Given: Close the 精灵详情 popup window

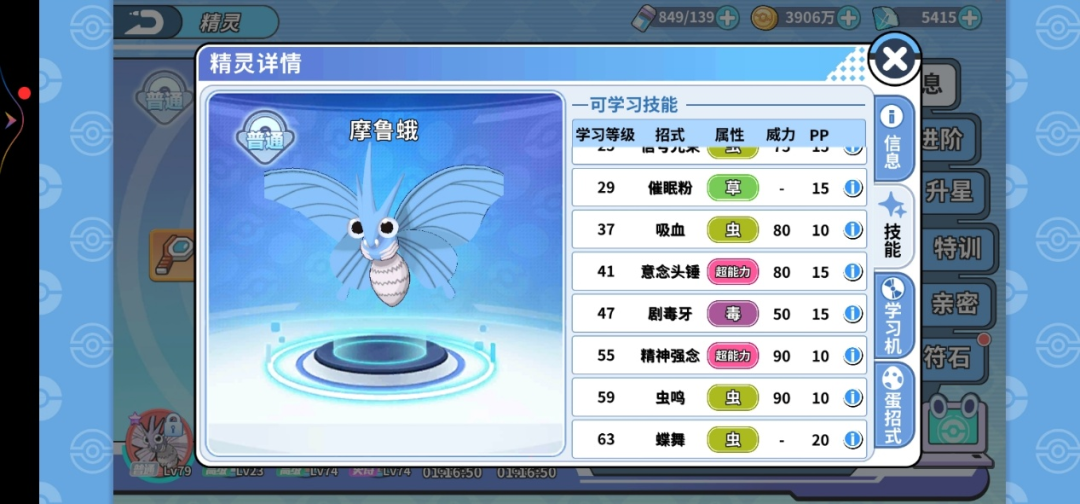Looking at the screenshot, I should coord(894,60).
